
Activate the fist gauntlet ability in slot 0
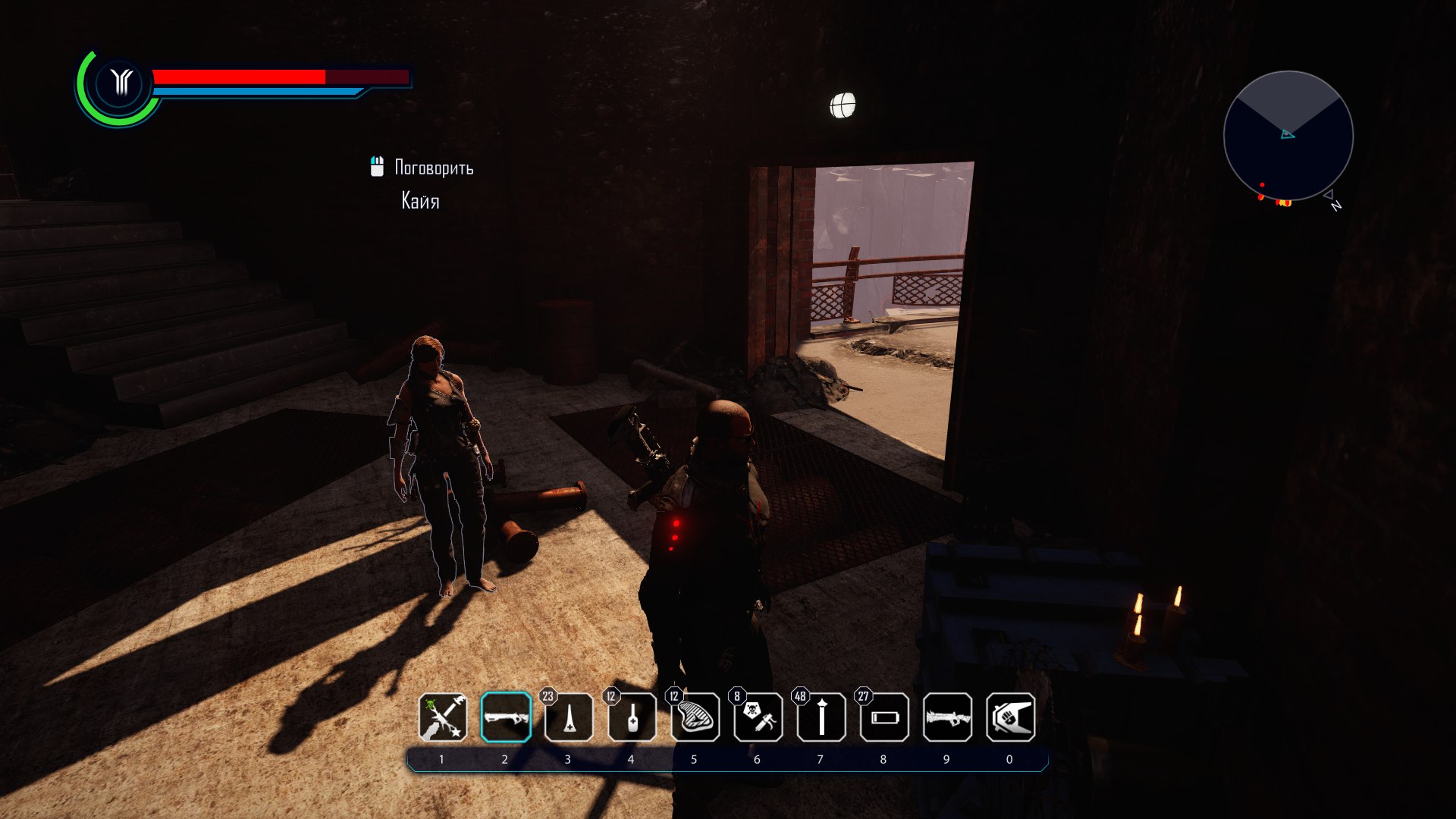[1010, 717]
